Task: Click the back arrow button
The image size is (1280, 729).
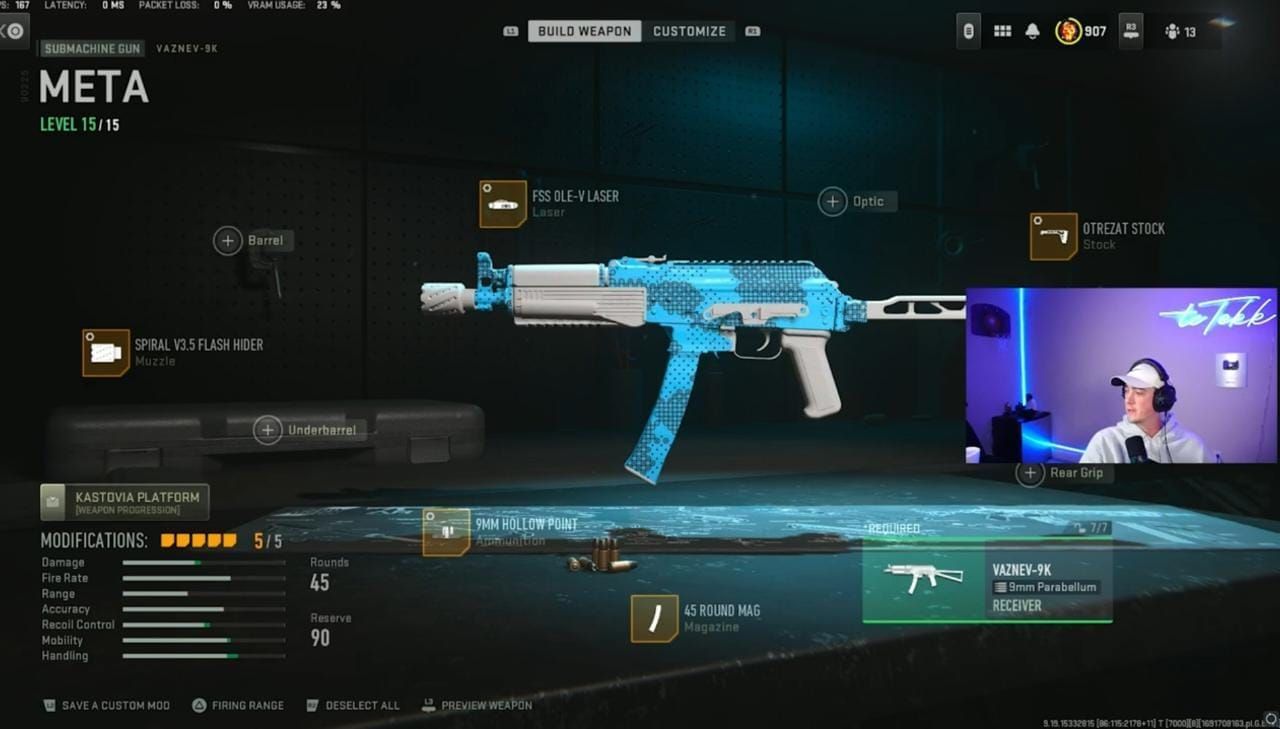Action: (13, 31)
